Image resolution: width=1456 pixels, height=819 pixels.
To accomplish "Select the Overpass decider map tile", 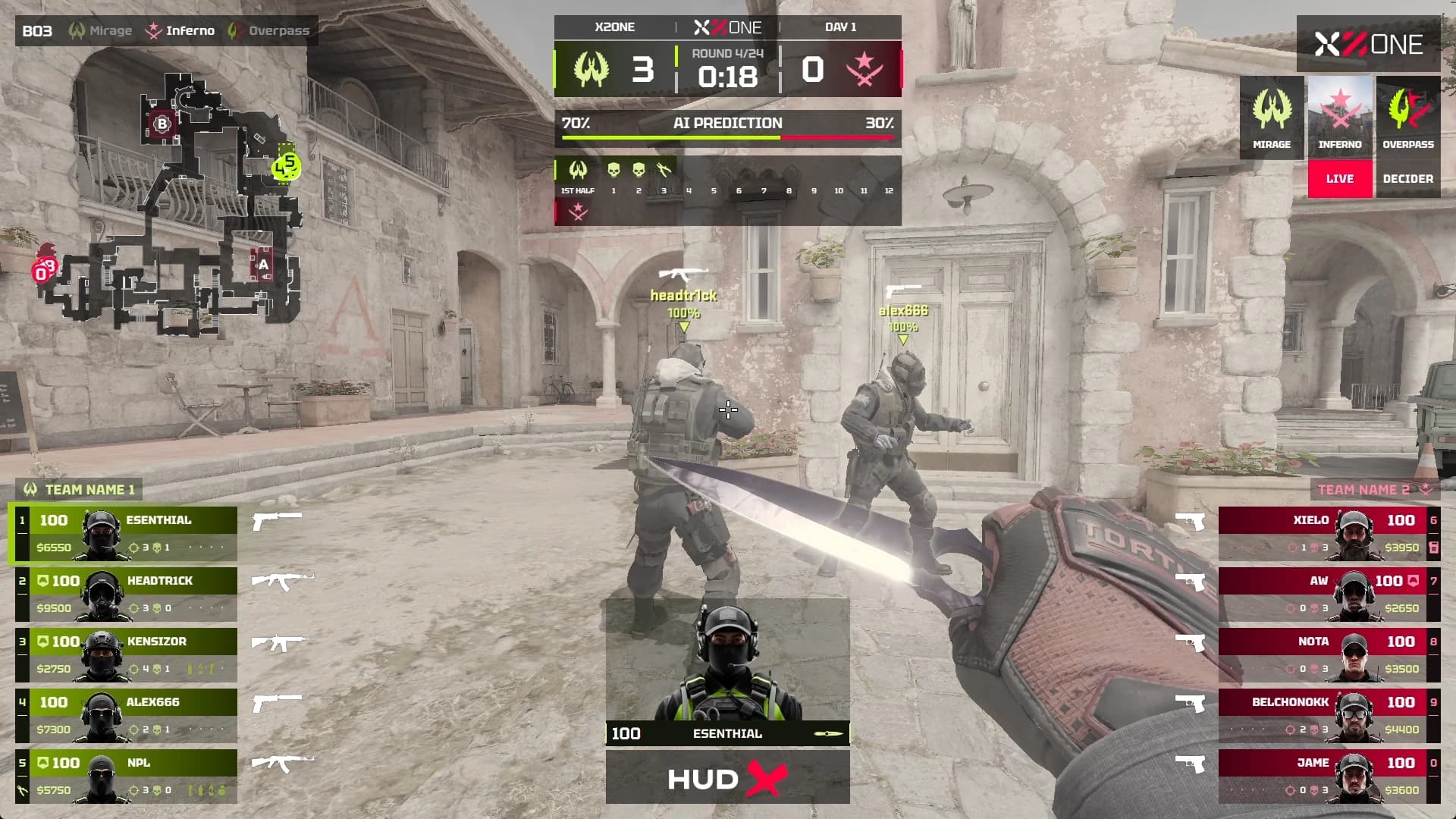I will coord(1408,136).
